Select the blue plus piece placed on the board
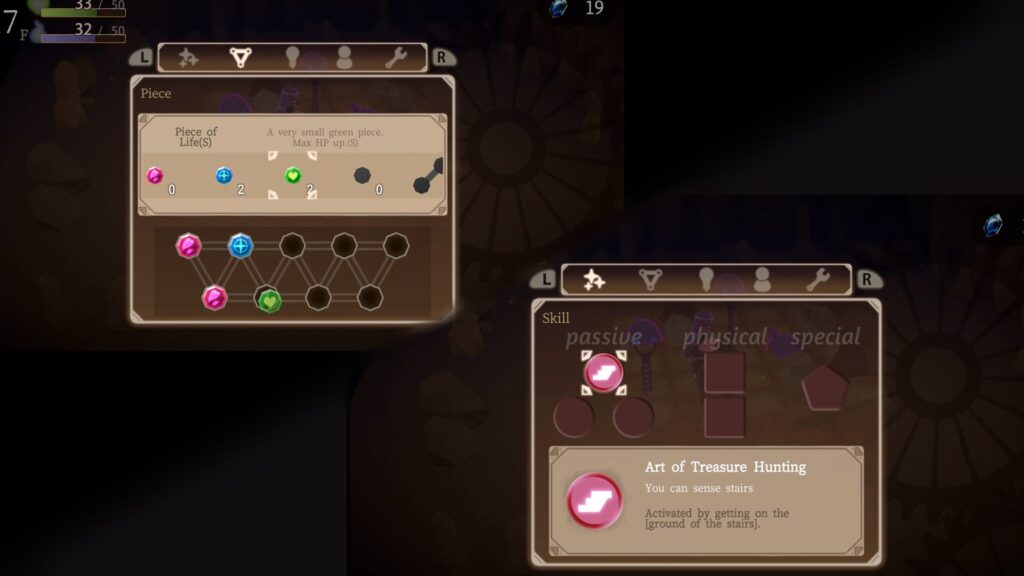This screenshot has width=1024, height=576. pyautogui.click(x=240, y=246)
